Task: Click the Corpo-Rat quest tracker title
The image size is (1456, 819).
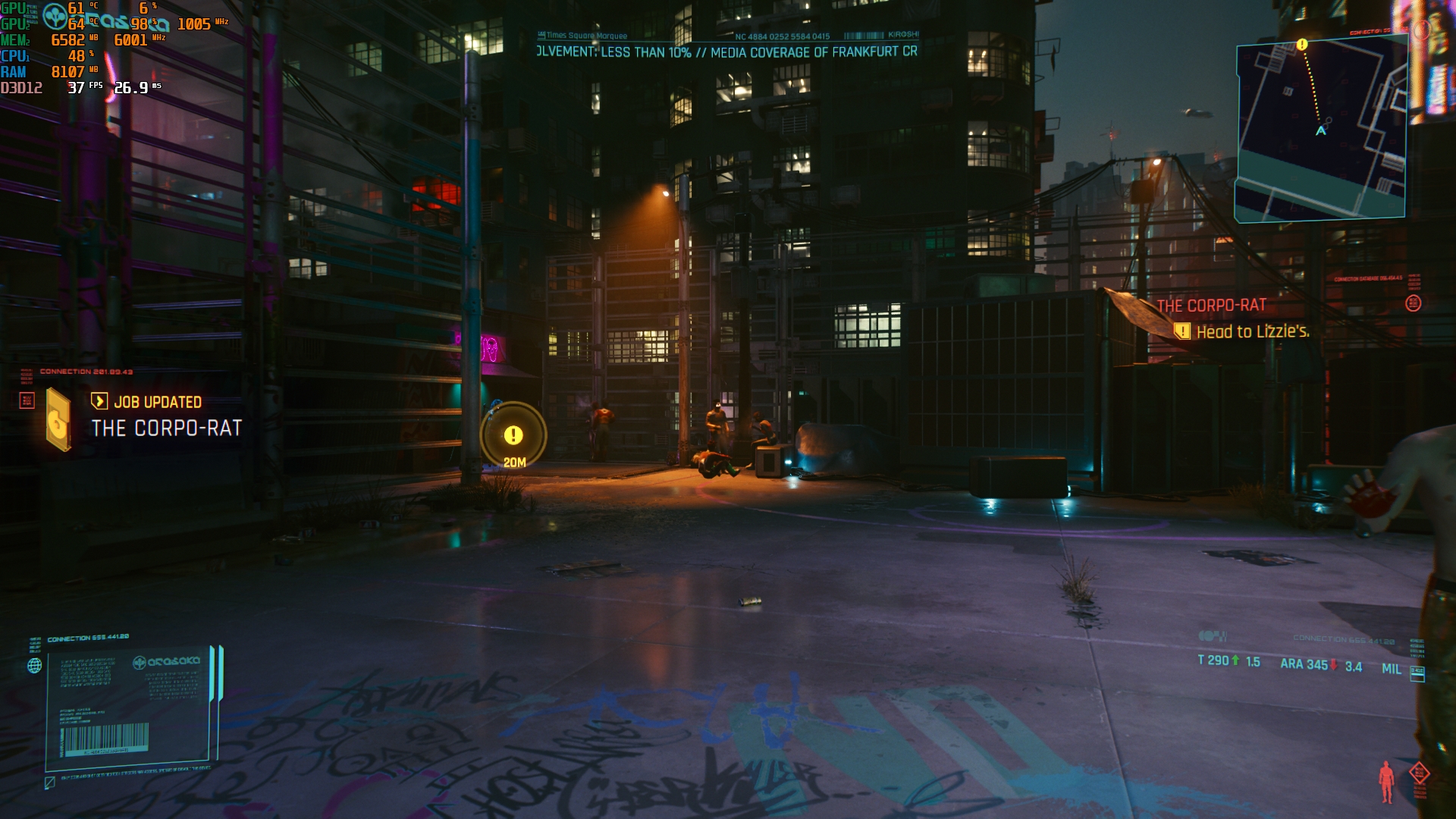Action: point(1211,306)
